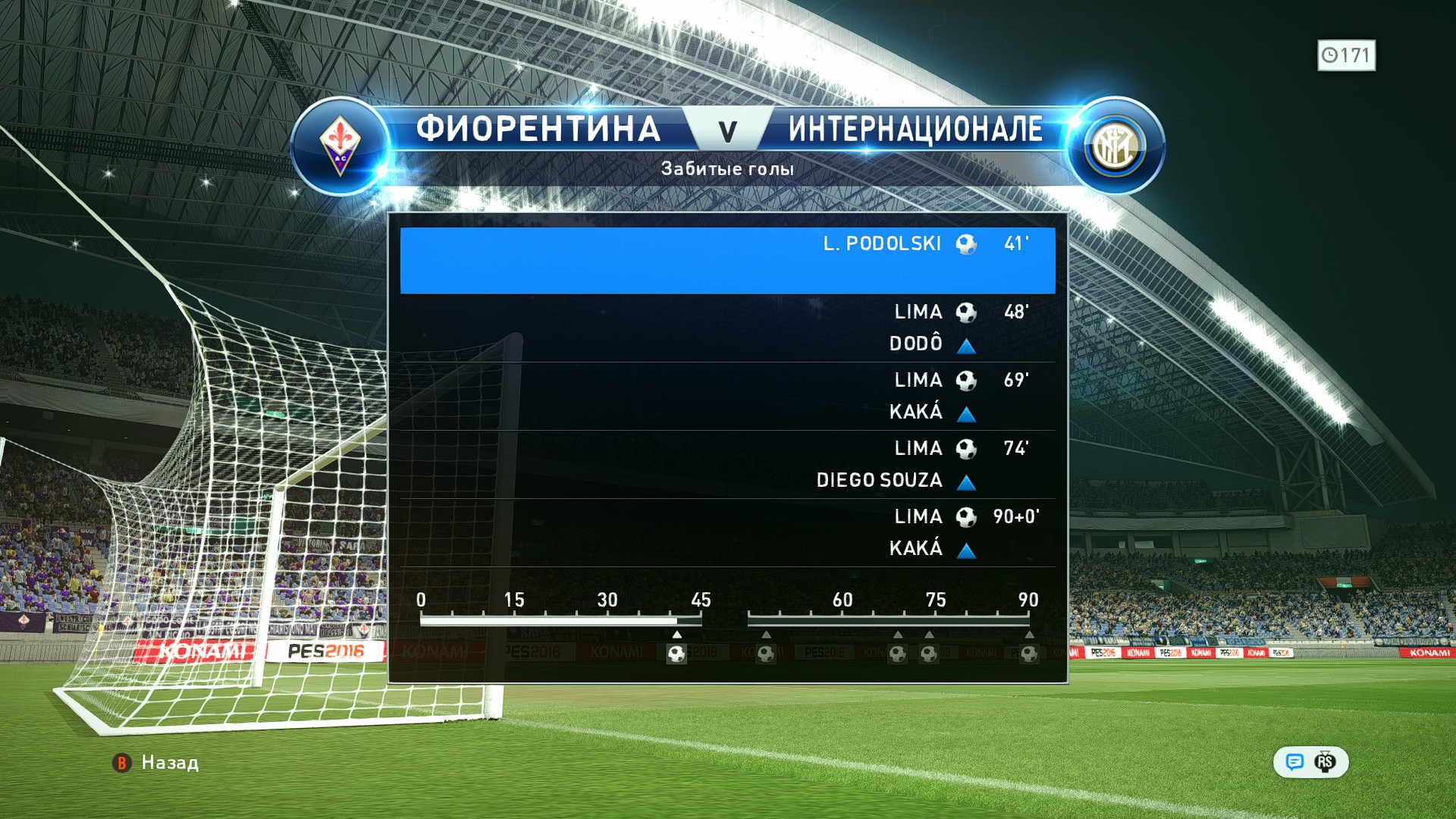
Task: Choose Lima's 48th-minute goal entry
Action: (727, 328)
